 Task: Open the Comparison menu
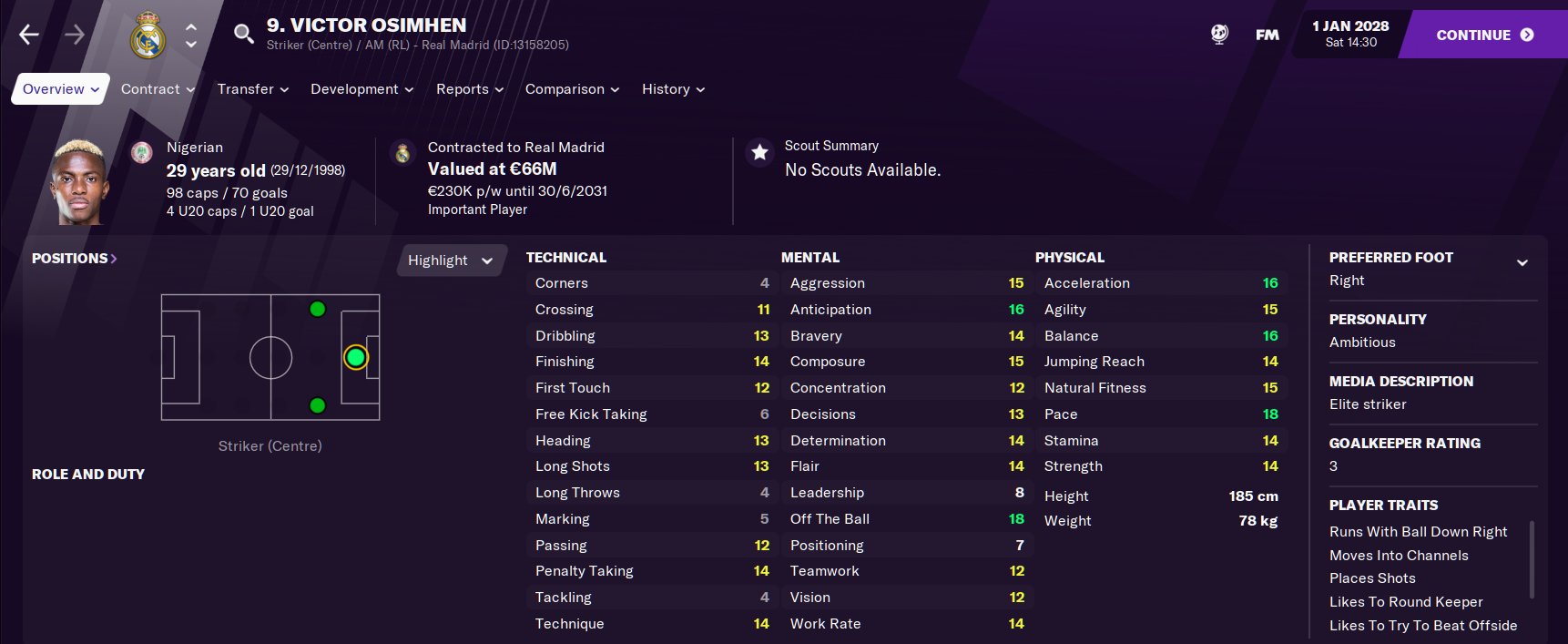(572, 89)
